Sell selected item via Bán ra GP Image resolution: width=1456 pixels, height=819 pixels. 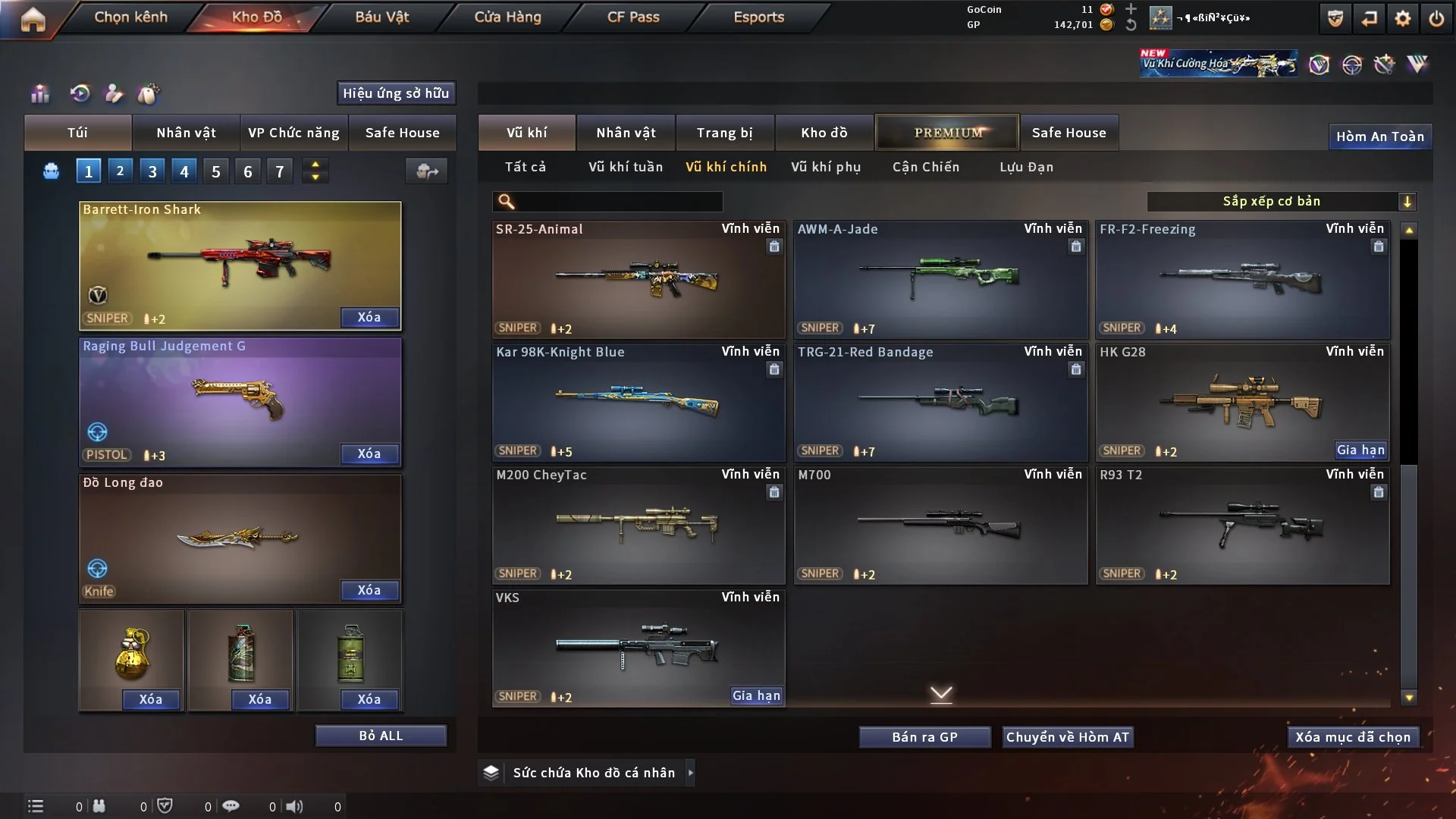(924, 737)
